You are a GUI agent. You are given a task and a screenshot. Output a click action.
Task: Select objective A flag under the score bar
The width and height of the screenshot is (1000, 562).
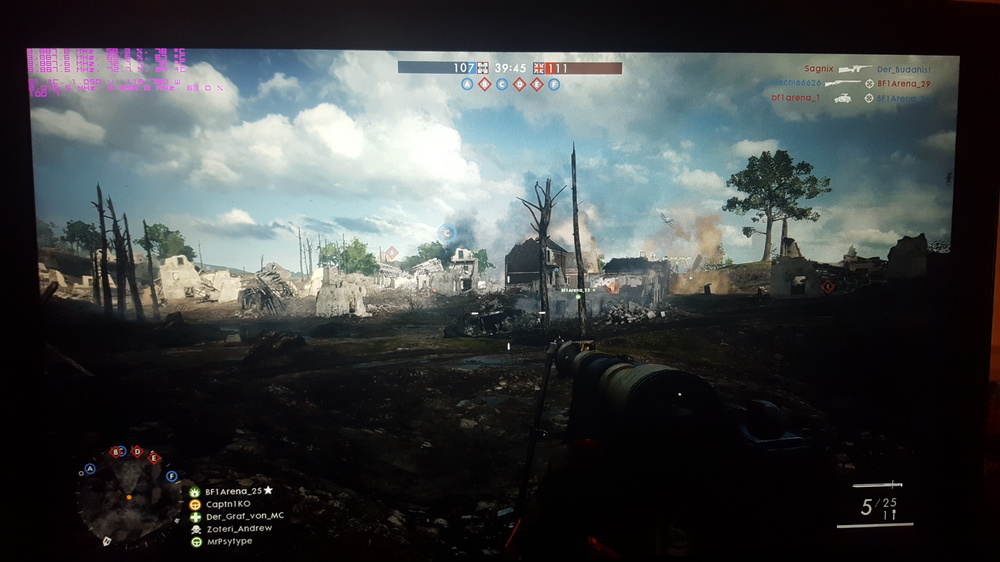point(467,85)
